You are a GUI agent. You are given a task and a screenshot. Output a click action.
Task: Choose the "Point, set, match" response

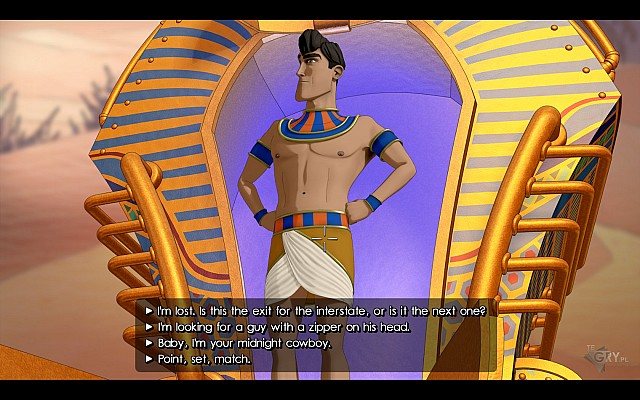tap(203, 359)
